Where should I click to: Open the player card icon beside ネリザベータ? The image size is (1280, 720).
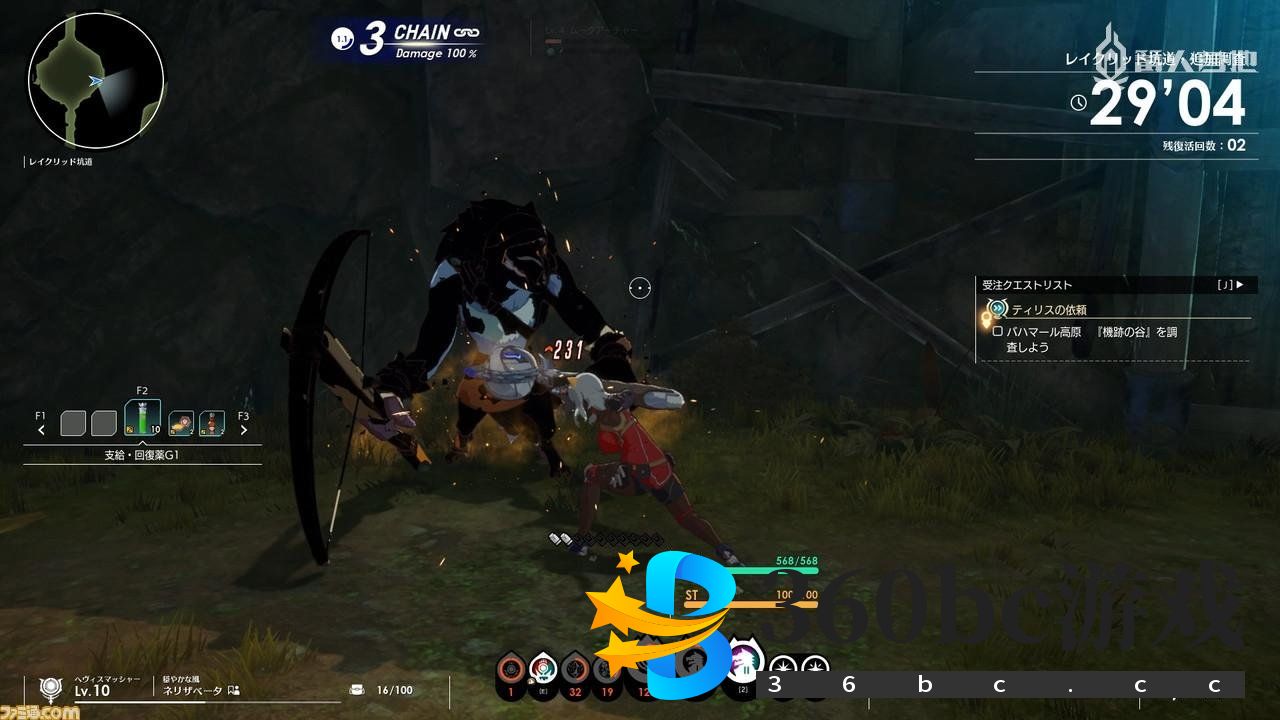tap(234, 690)
